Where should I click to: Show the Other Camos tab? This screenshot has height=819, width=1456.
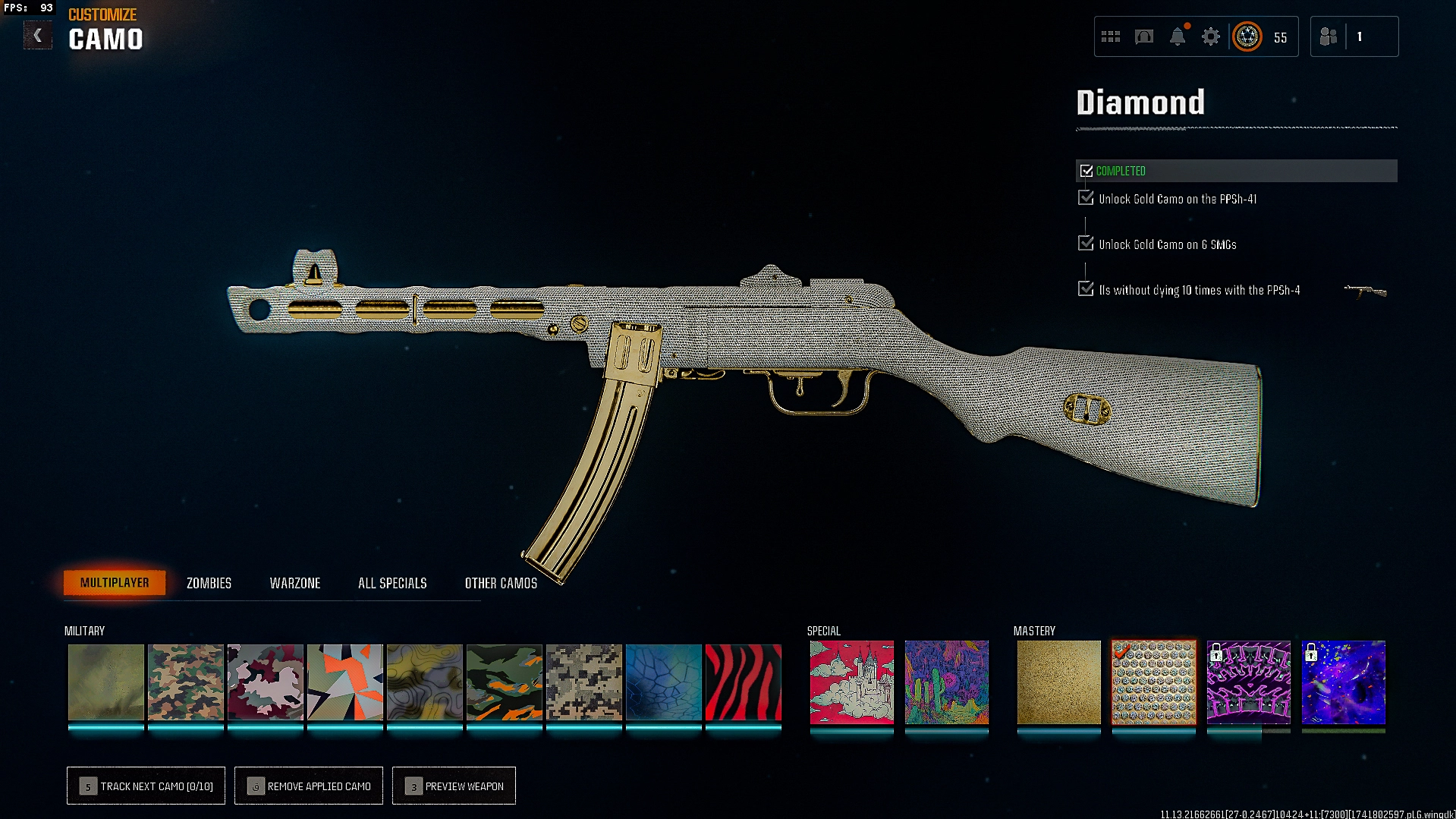point(501,583)
